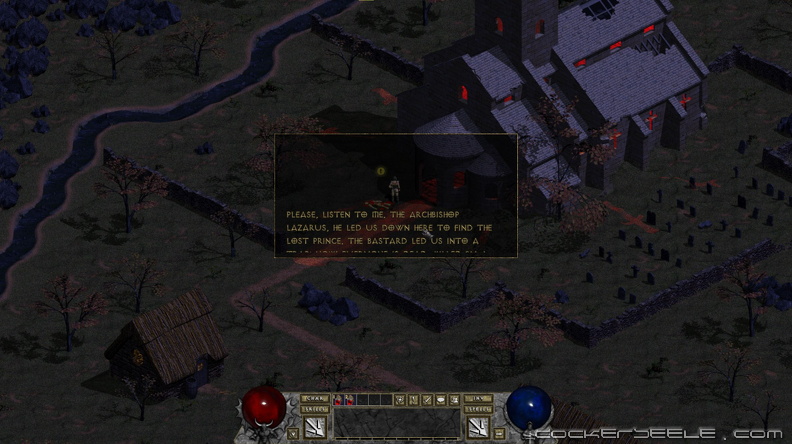The image size is (792, 444).
Task: Open the SKILLS panel button
Action: click(x=314, y=409)
